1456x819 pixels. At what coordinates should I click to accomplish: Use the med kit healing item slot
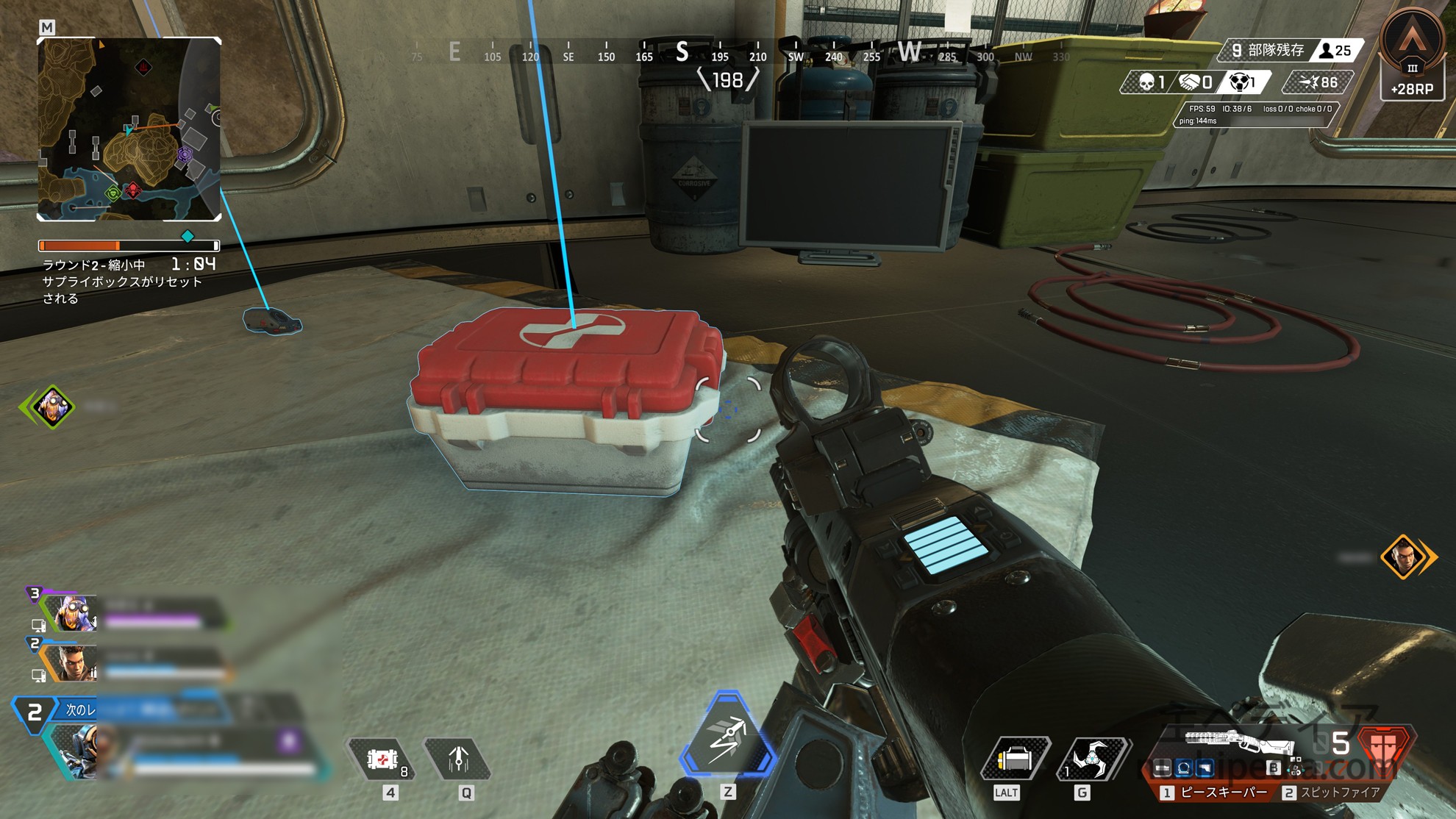[383, 759]
